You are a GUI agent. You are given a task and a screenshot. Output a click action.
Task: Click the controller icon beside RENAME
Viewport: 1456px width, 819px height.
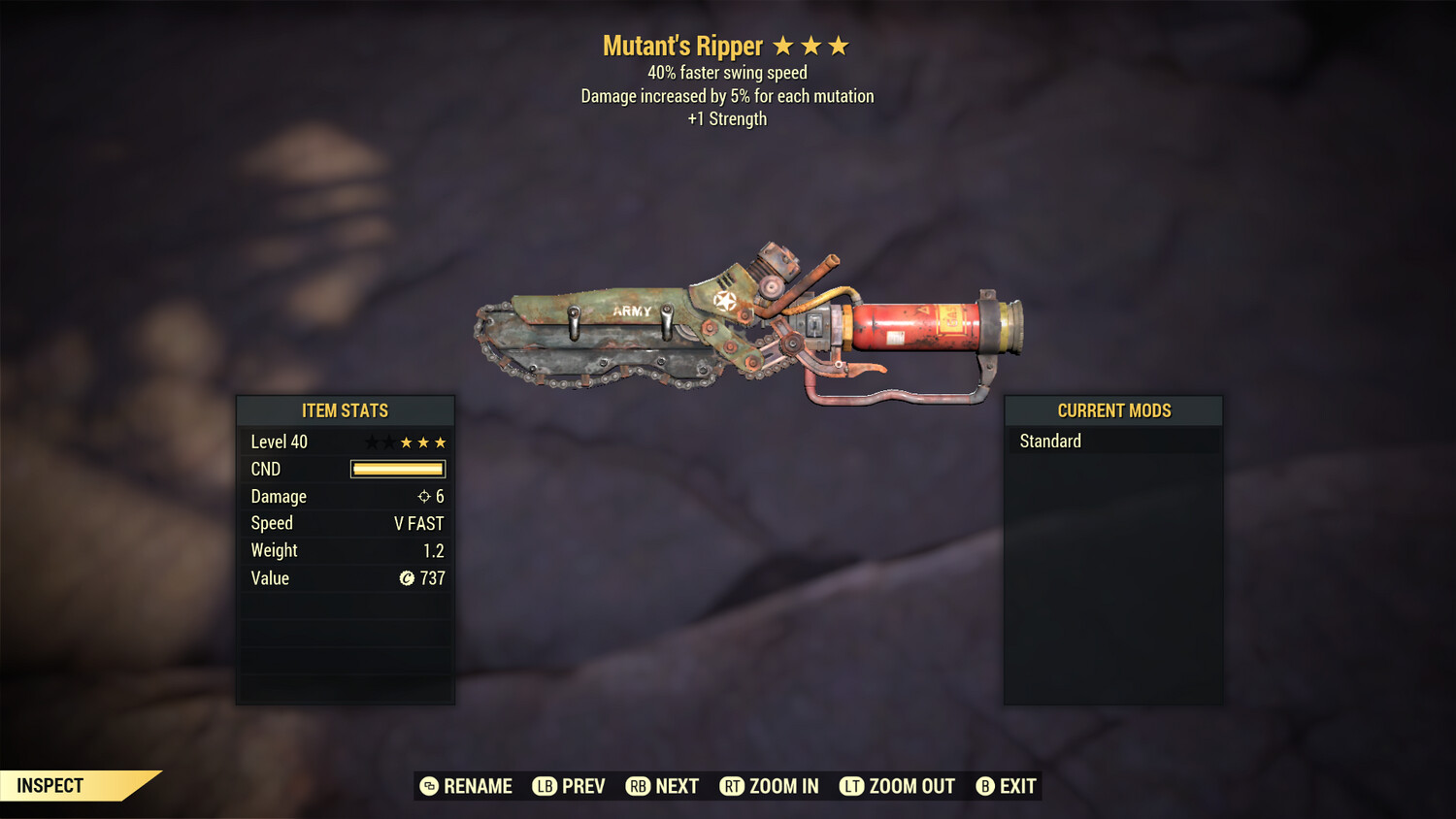click(427, 786)
